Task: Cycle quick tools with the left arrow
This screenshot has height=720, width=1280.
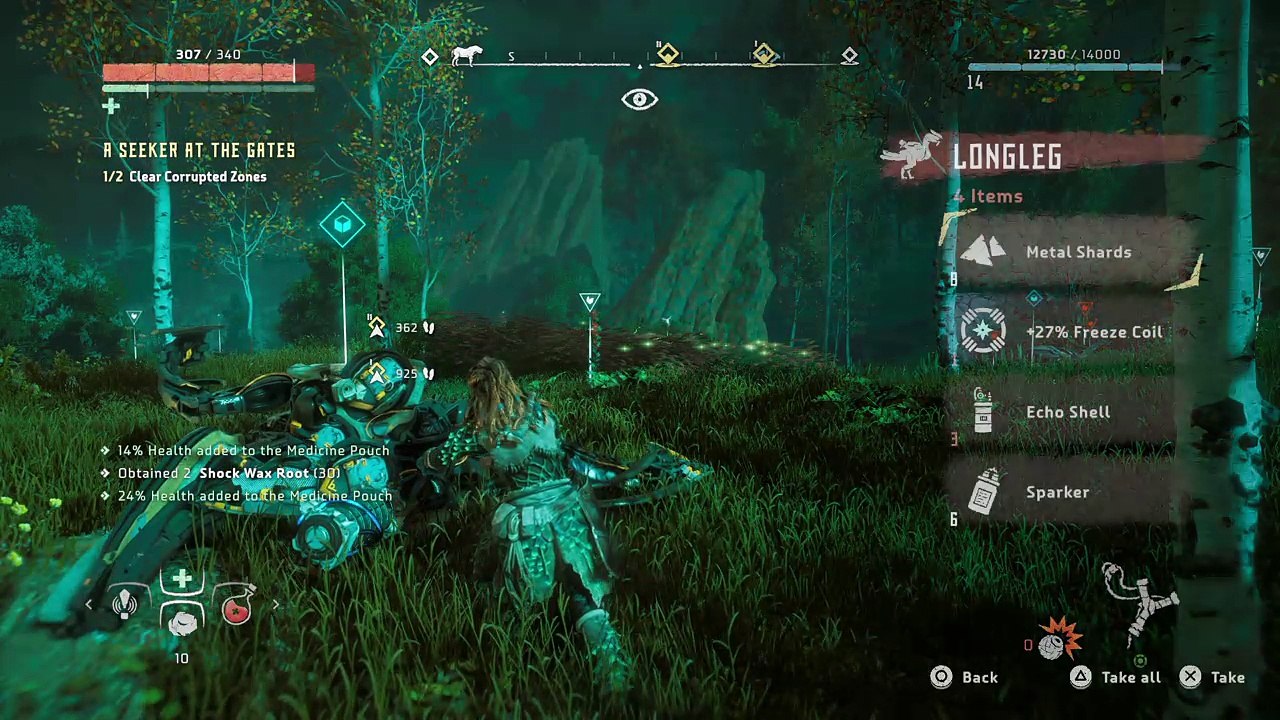Action: click(x=89, y=604)
